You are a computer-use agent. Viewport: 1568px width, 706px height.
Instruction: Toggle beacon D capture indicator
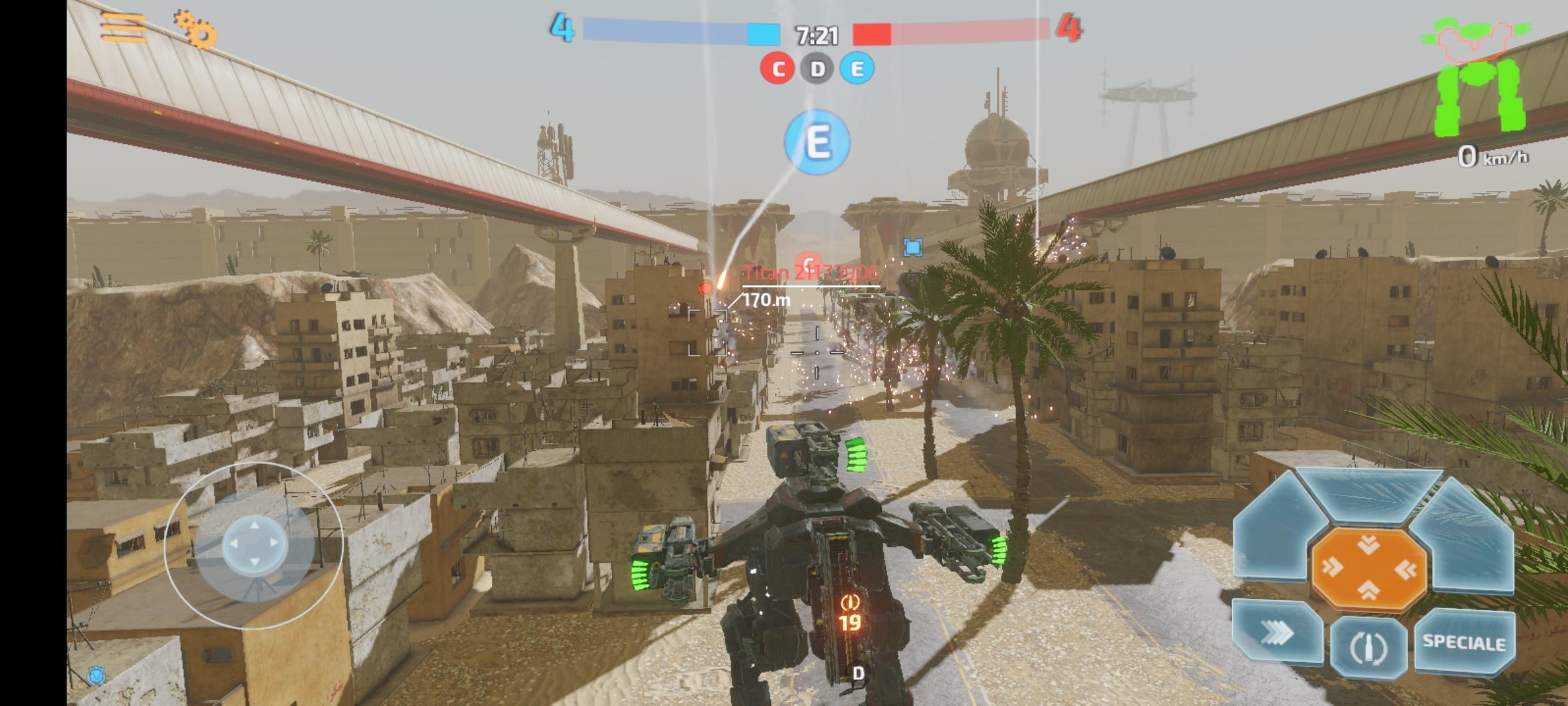pos(815,67)
